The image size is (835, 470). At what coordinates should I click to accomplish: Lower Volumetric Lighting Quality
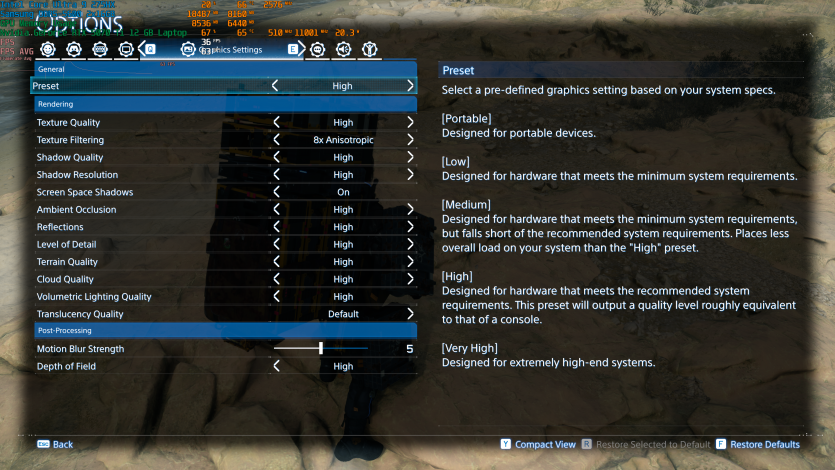point(276,297)
